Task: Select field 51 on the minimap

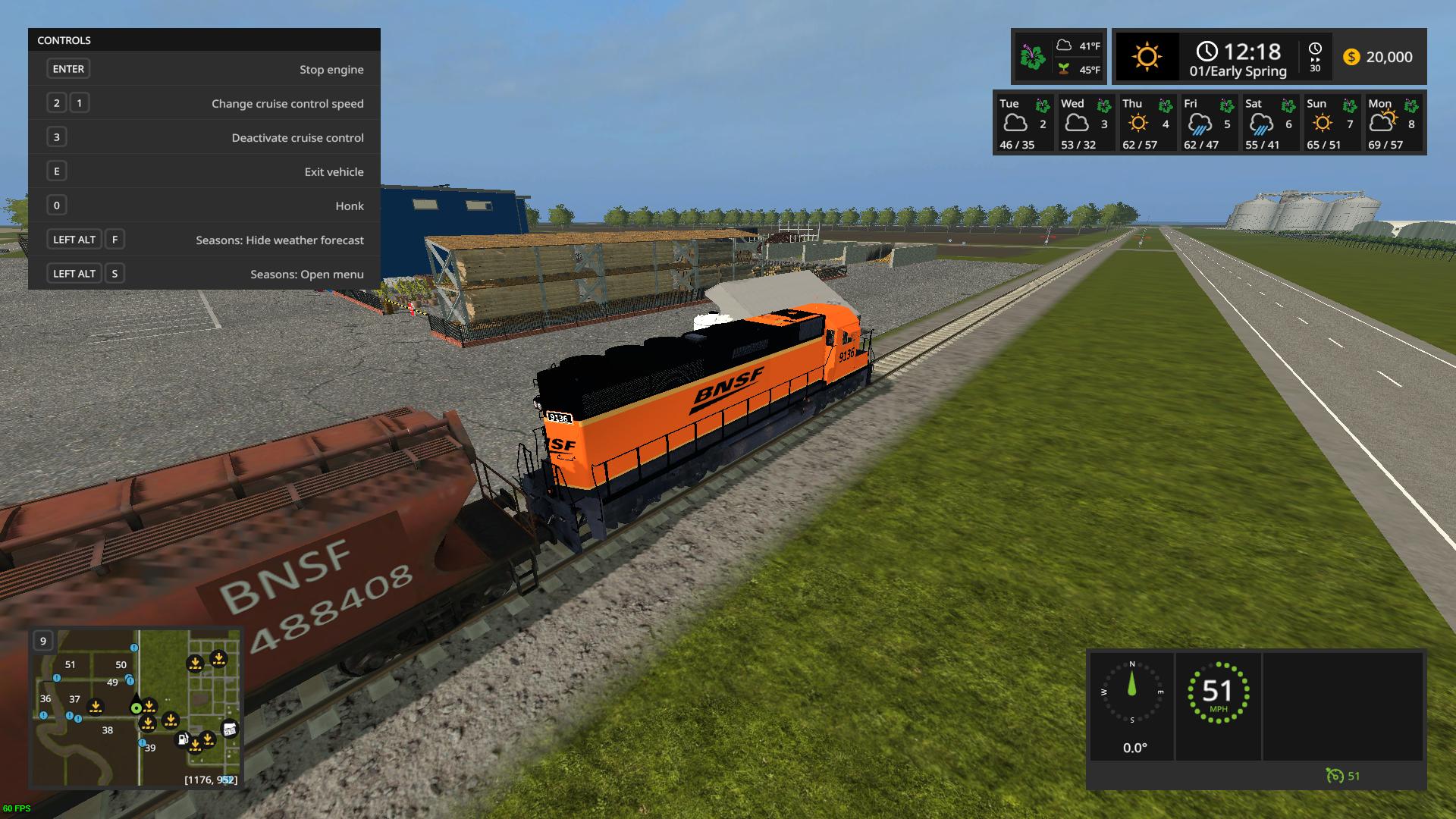Action: (x=70, y=665)
